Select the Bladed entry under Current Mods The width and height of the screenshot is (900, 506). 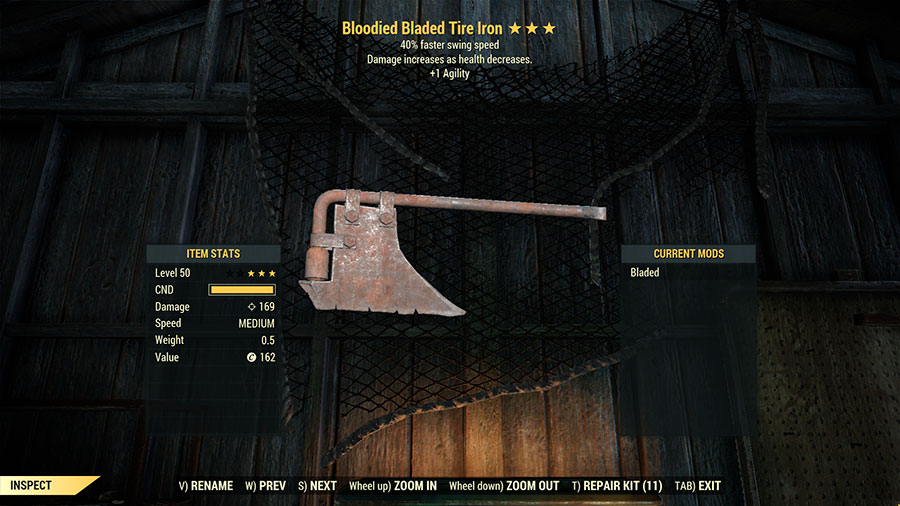645,272
